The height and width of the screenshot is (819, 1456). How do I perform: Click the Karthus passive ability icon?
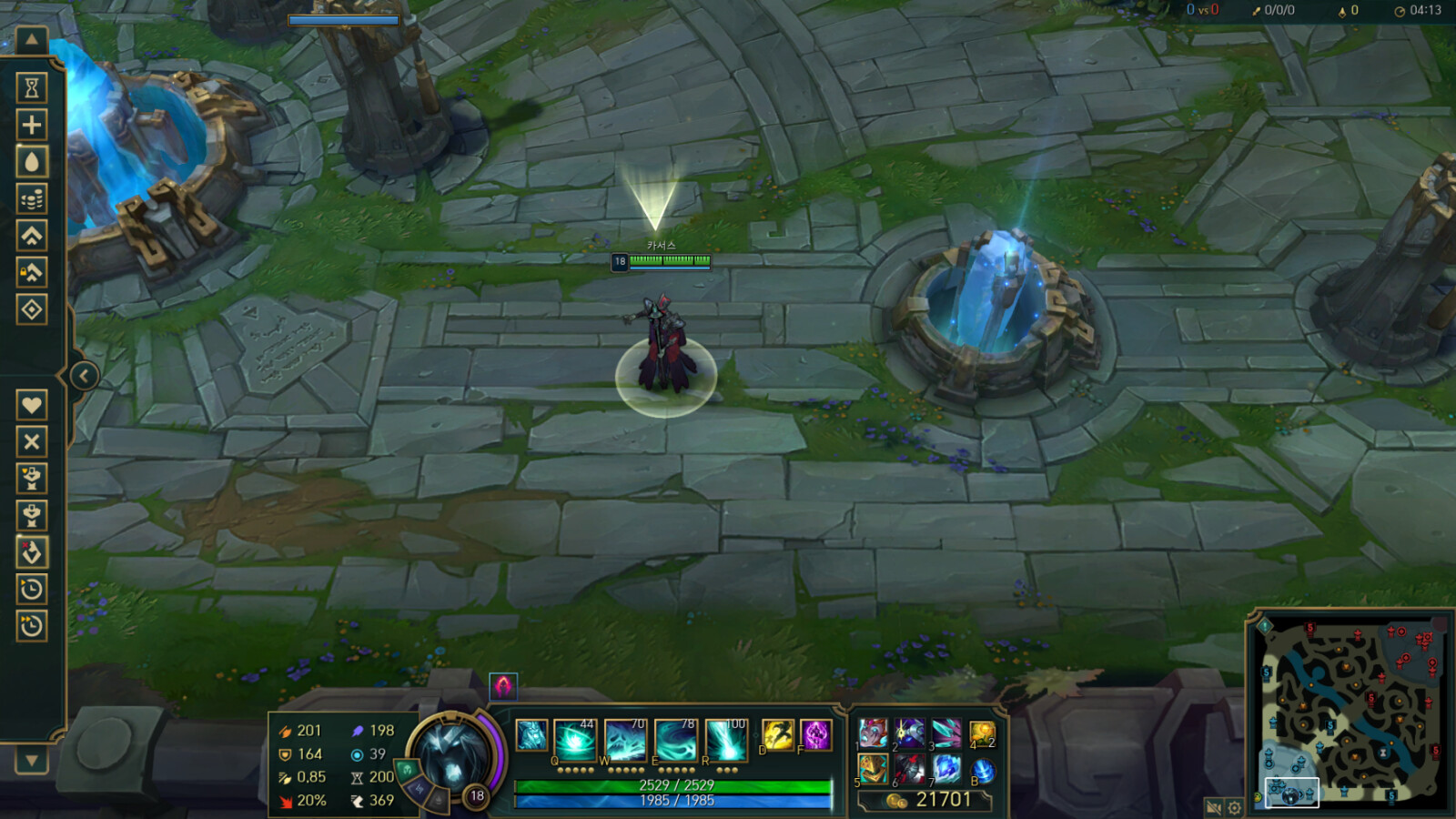tap(531, 735)
